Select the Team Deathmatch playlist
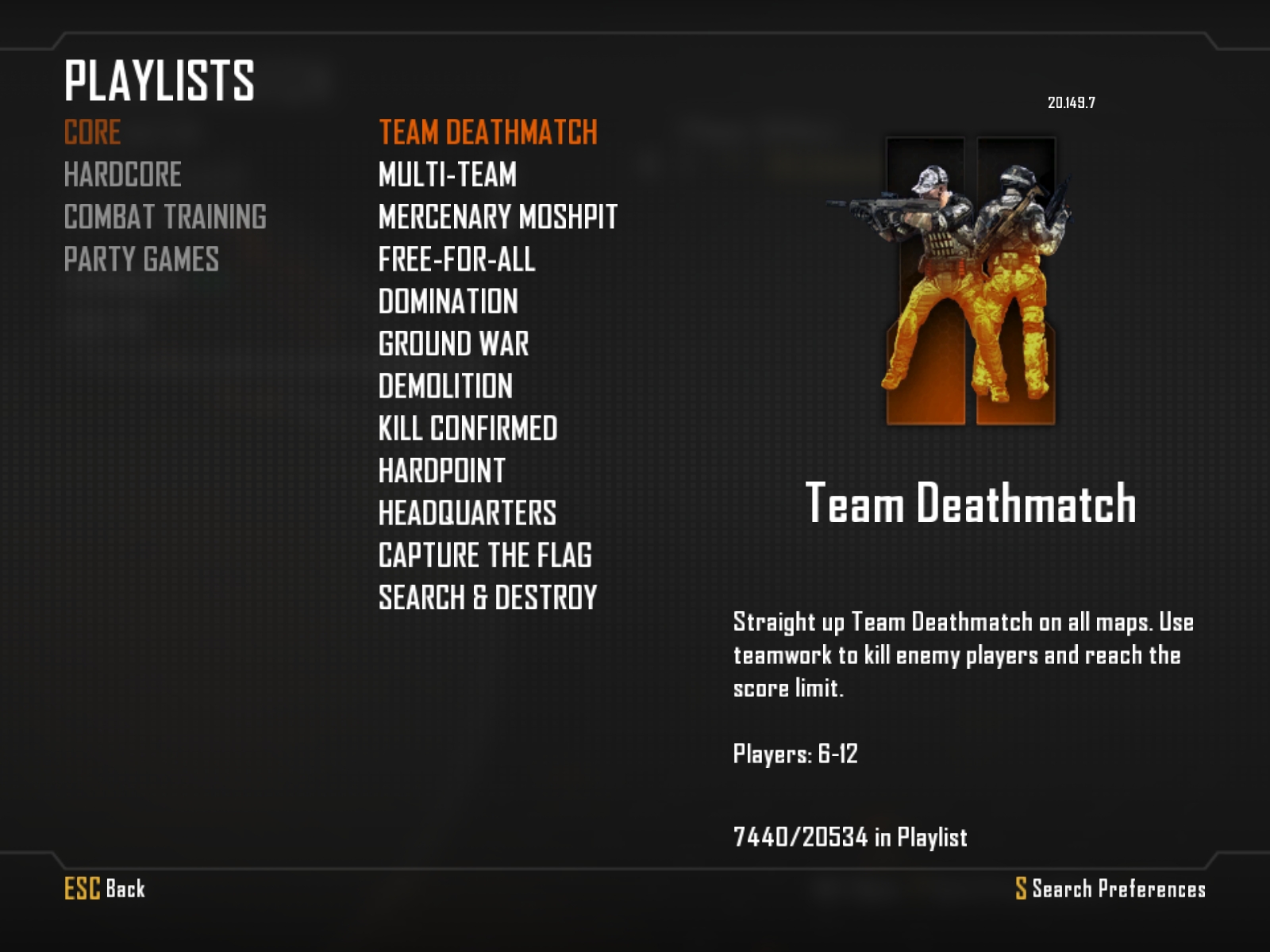The image size is (1270, 952). coord(487,132)
